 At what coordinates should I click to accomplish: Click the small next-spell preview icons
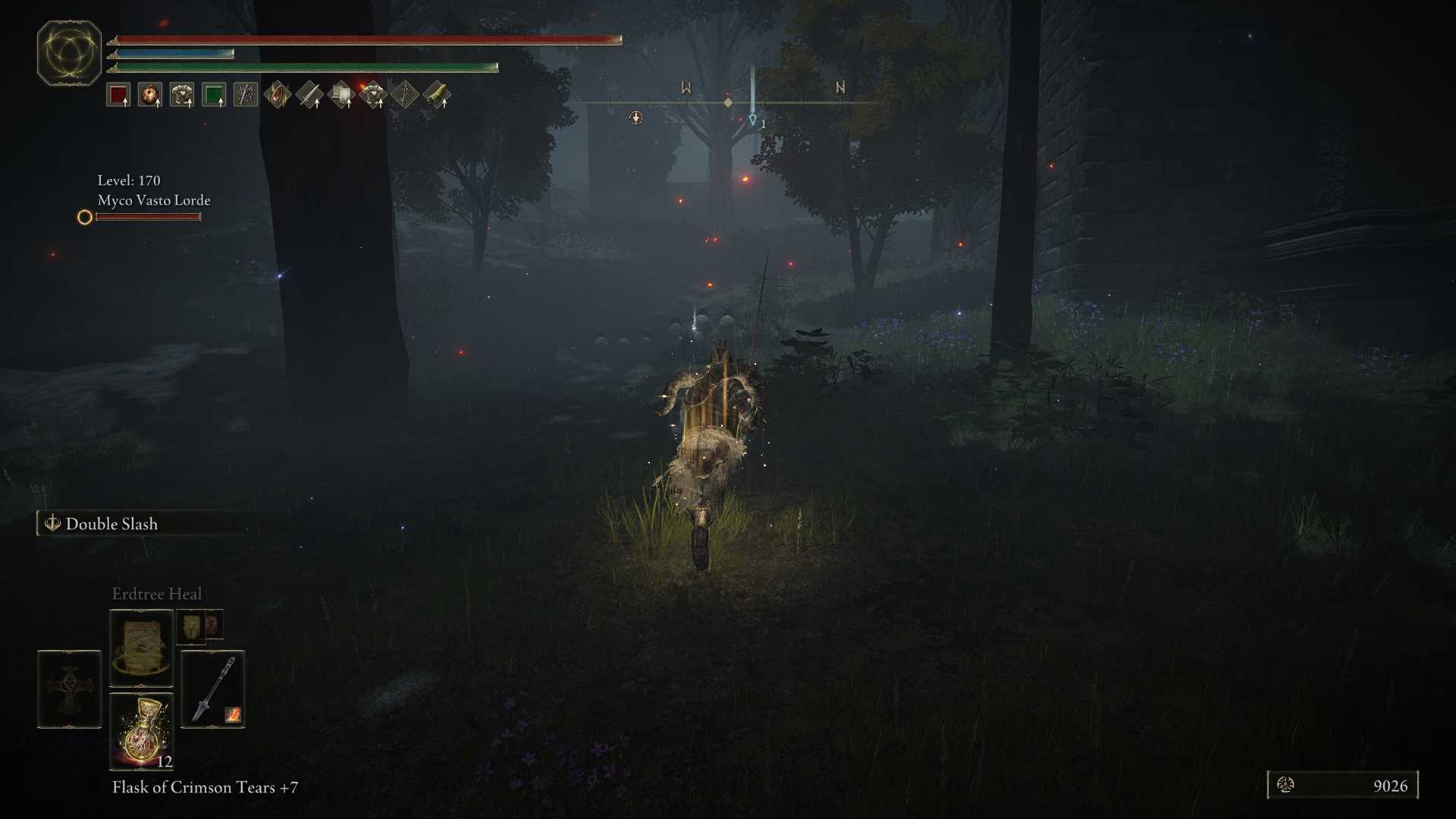click(200, 626)
